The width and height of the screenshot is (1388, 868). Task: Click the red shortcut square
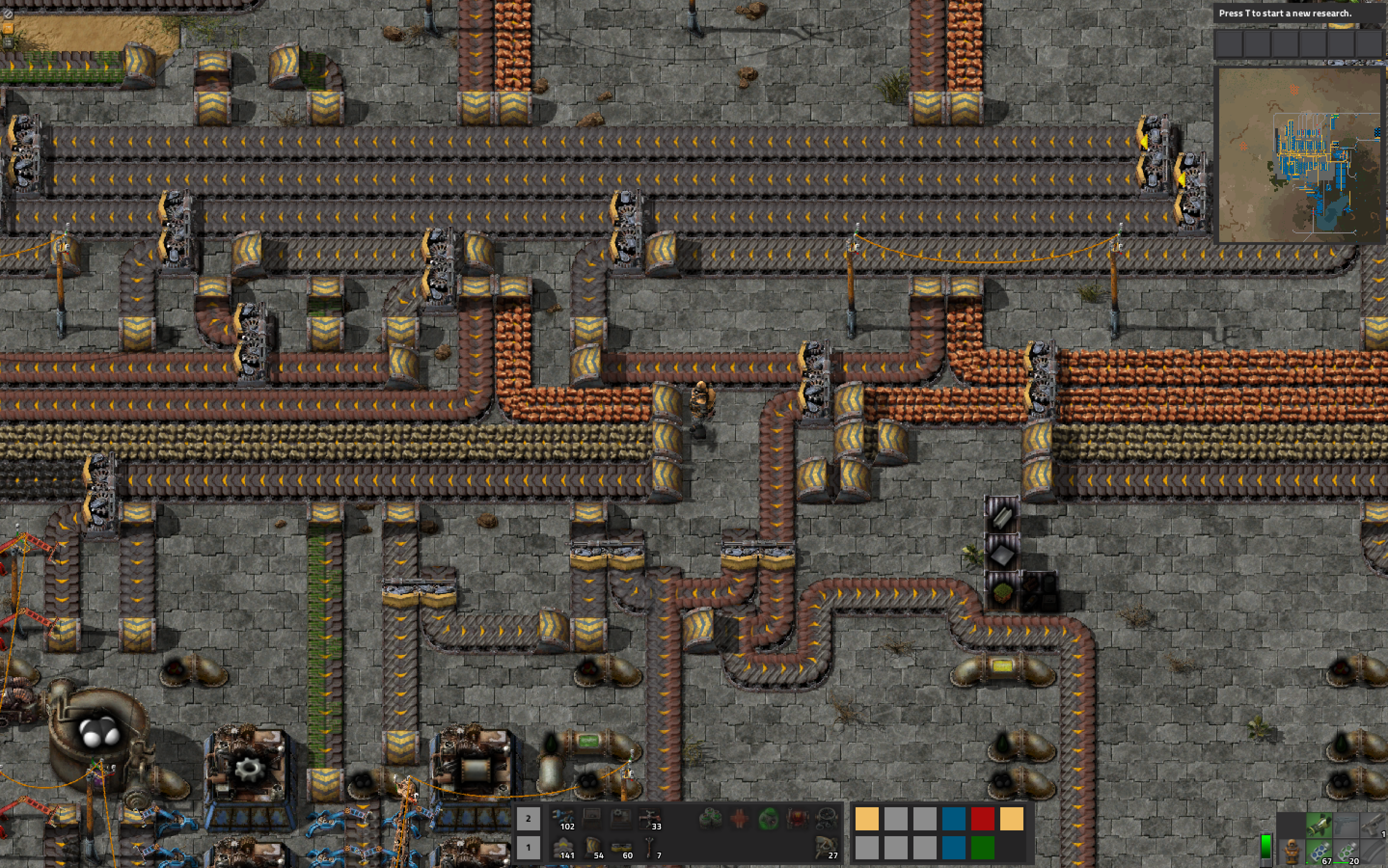(x=982, y=819)
